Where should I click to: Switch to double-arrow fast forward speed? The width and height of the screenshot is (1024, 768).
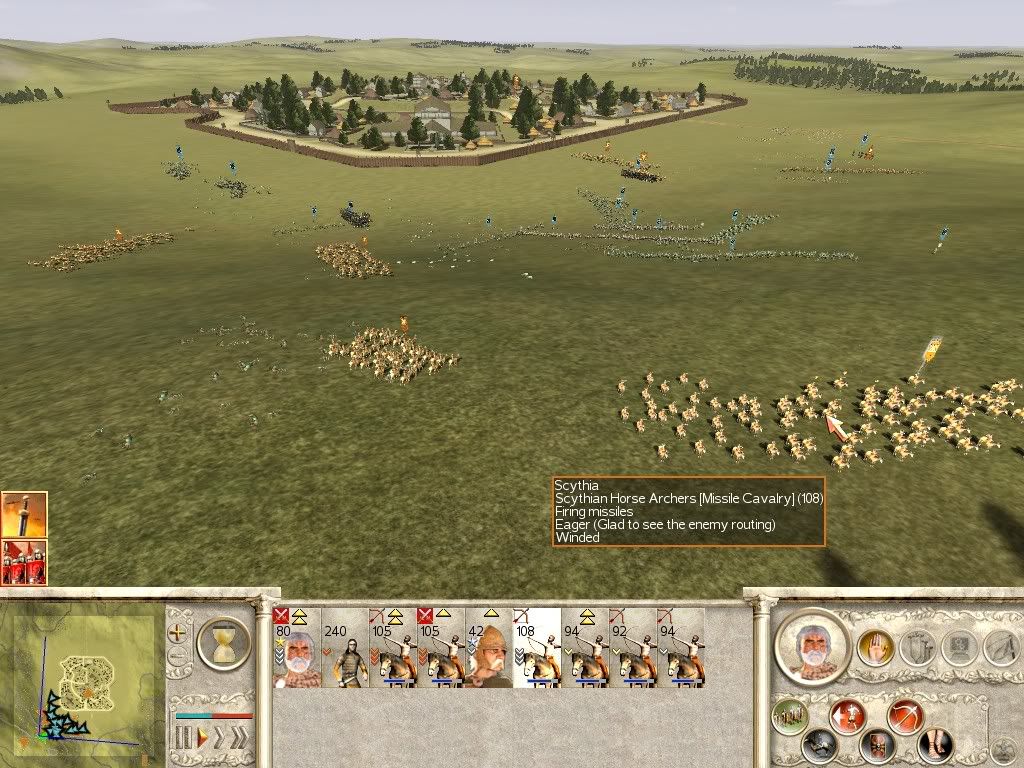[x=221, y=739]
